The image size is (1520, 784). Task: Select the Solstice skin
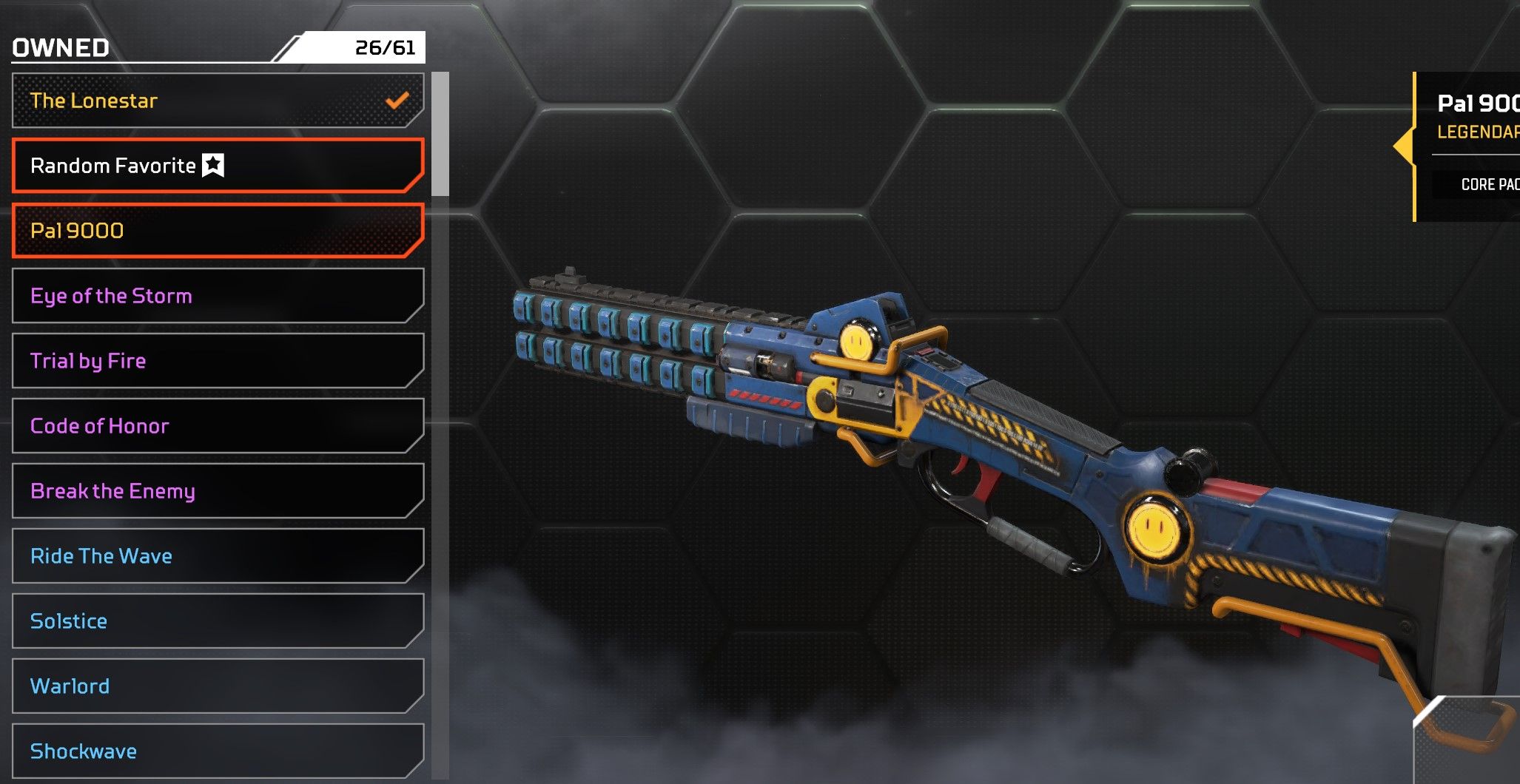coord(218,621)
